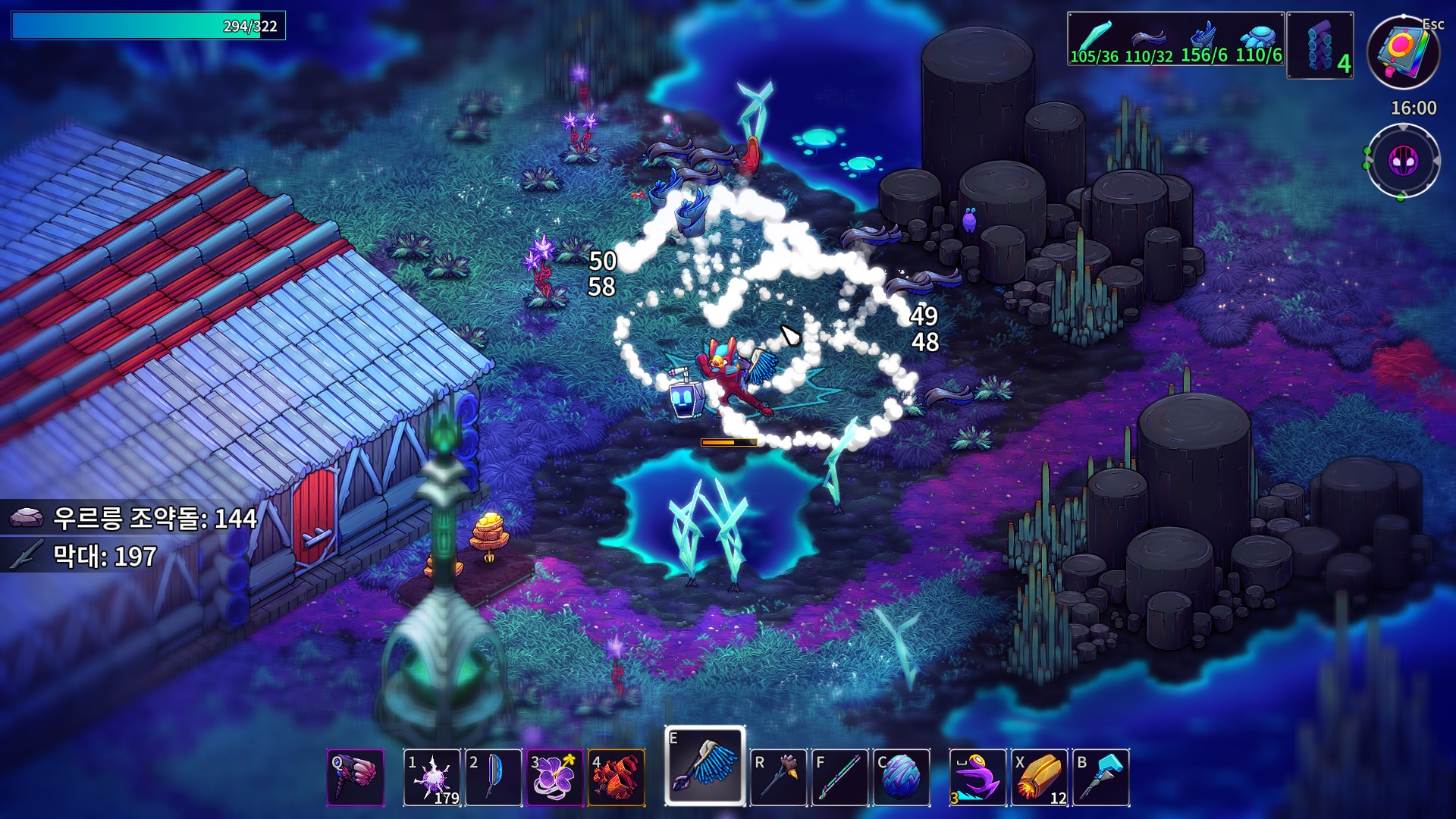This screenshot has height=819, width=1456.
Task: Choose the purple flower item slot
Action: coord(554,777)
